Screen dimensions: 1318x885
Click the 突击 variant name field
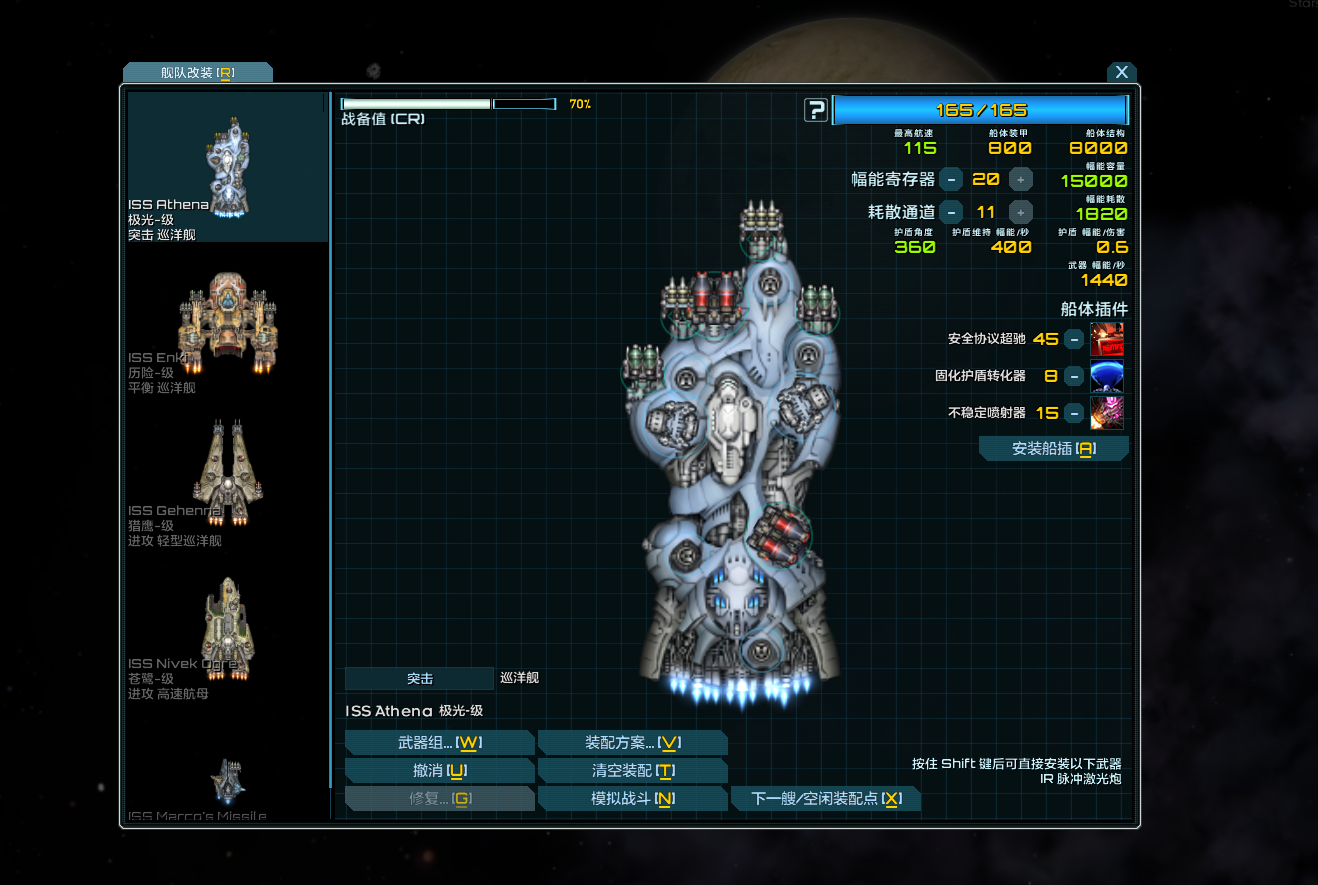click(x=419, y=679)
